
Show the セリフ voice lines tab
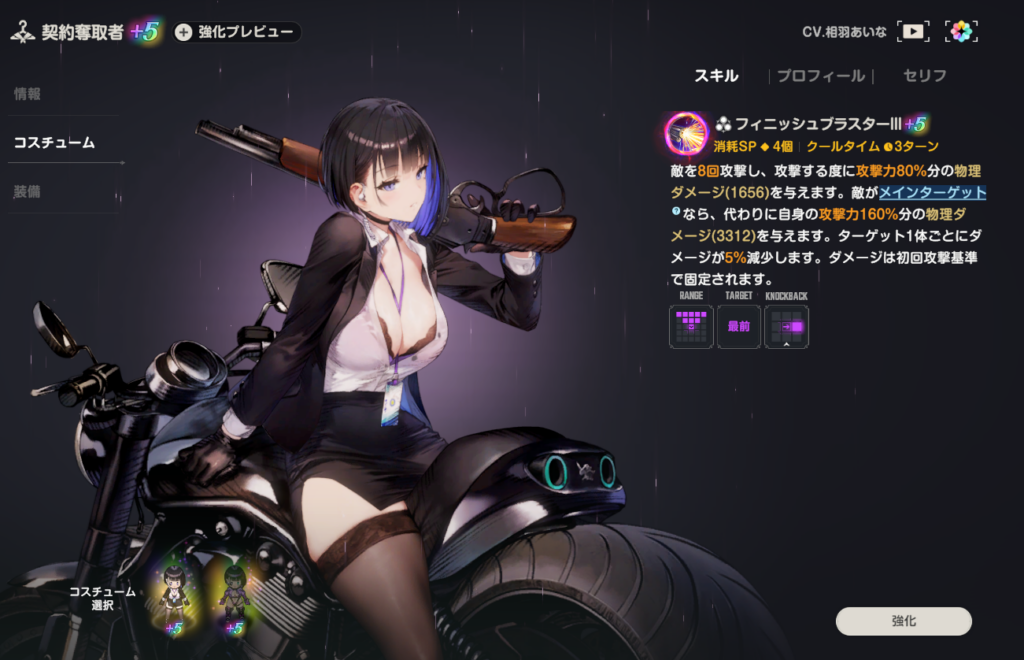click(924, 76)
